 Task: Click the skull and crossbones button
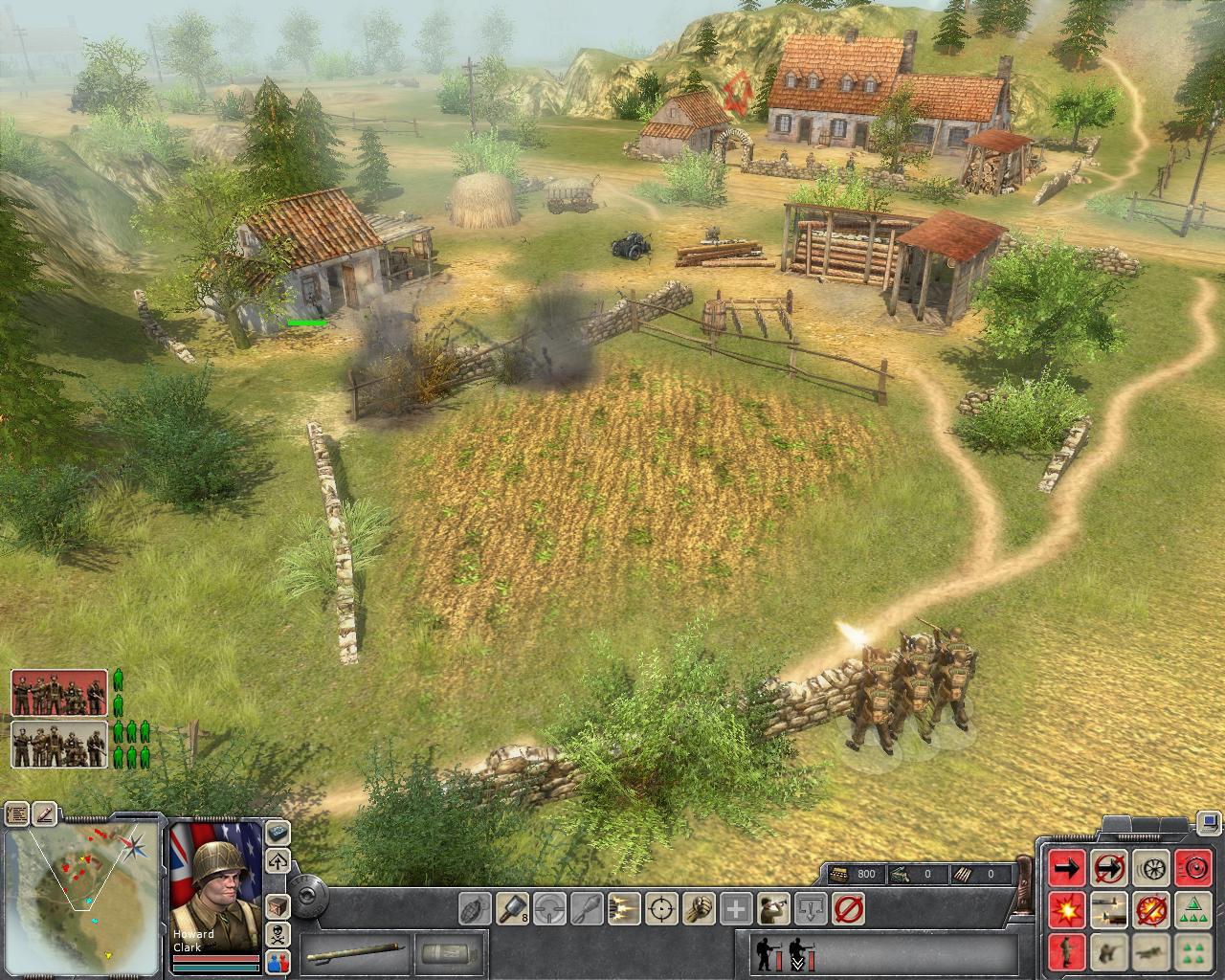click(278, 933)
